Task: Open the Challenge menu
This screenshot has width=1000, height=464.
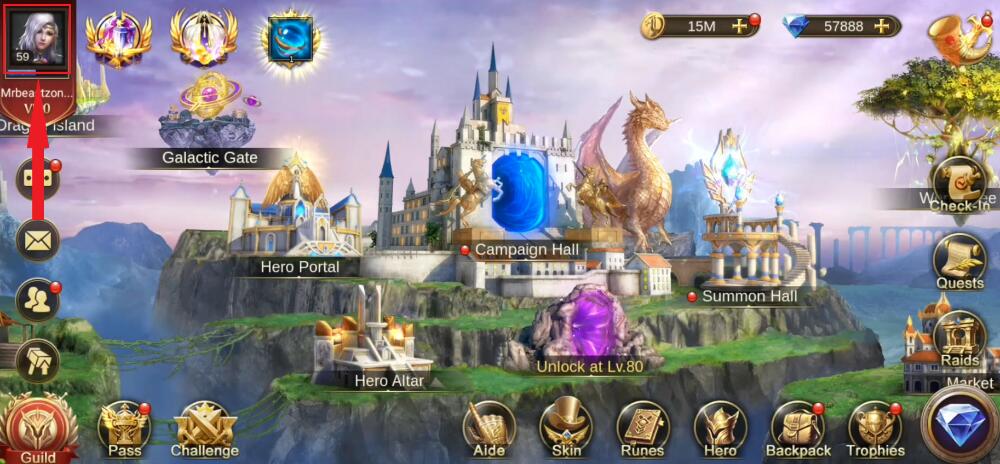Action: pos(204,428)
